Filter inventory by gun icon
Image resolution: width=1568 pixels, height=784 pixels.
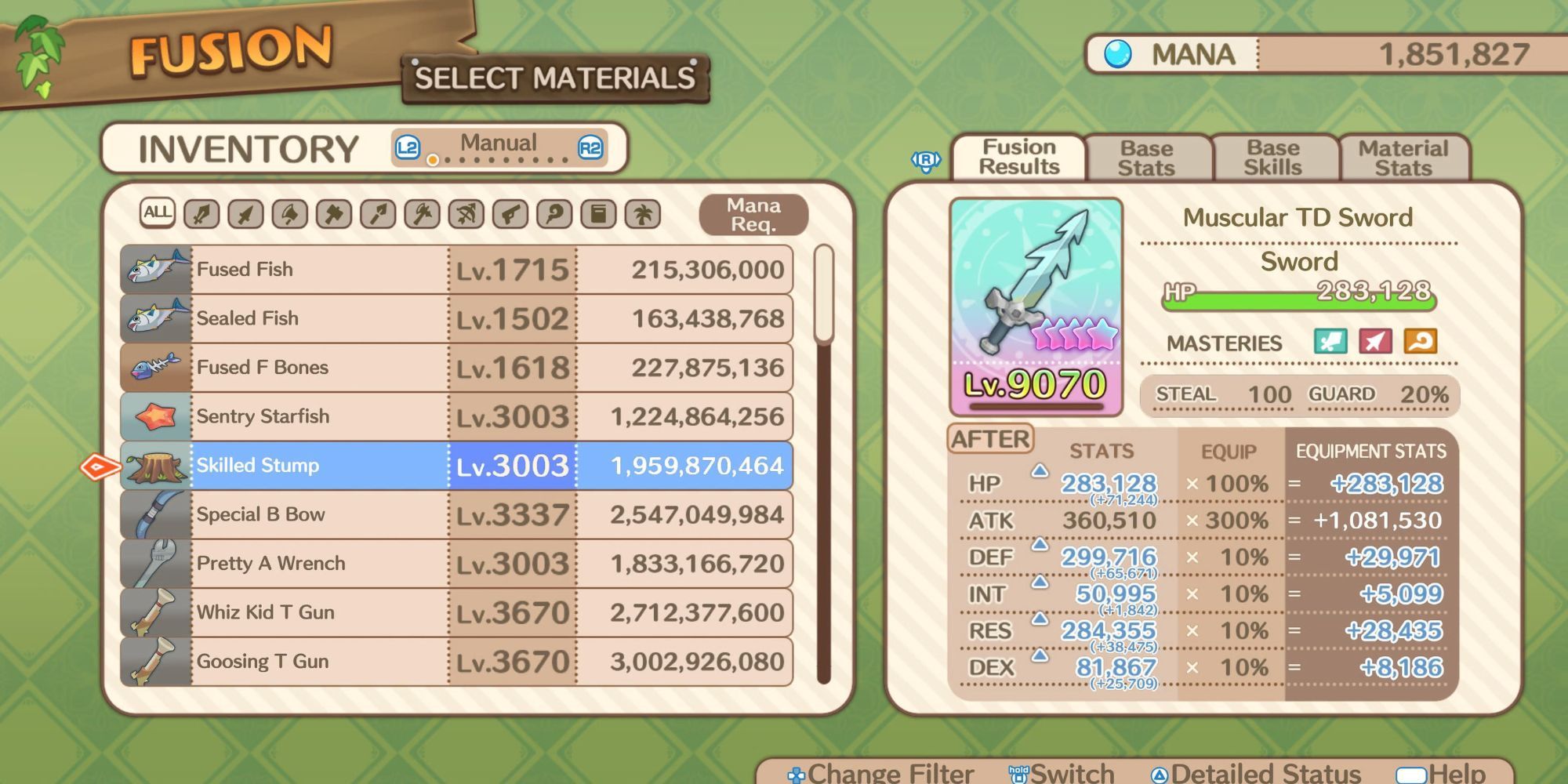click(x=510, y=214)
